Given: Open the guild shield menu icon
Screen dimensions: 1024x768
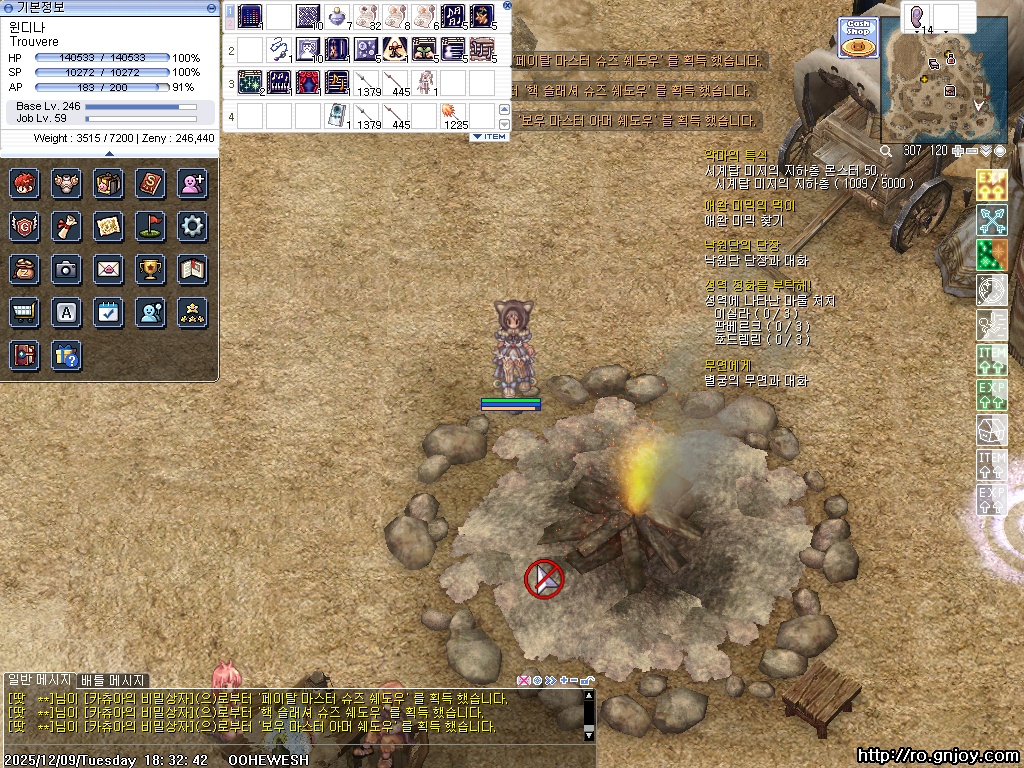Looking at the screenshot, I should (24, 226).
